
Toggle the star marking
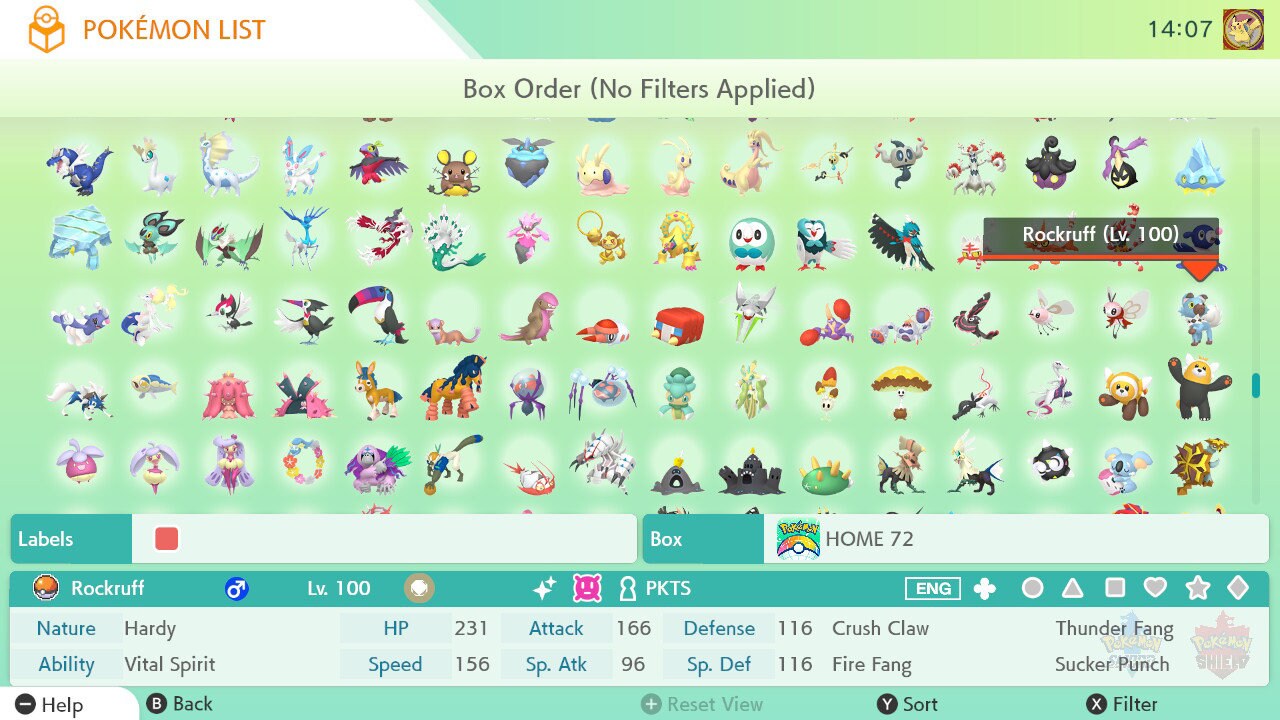point(1197,588)
